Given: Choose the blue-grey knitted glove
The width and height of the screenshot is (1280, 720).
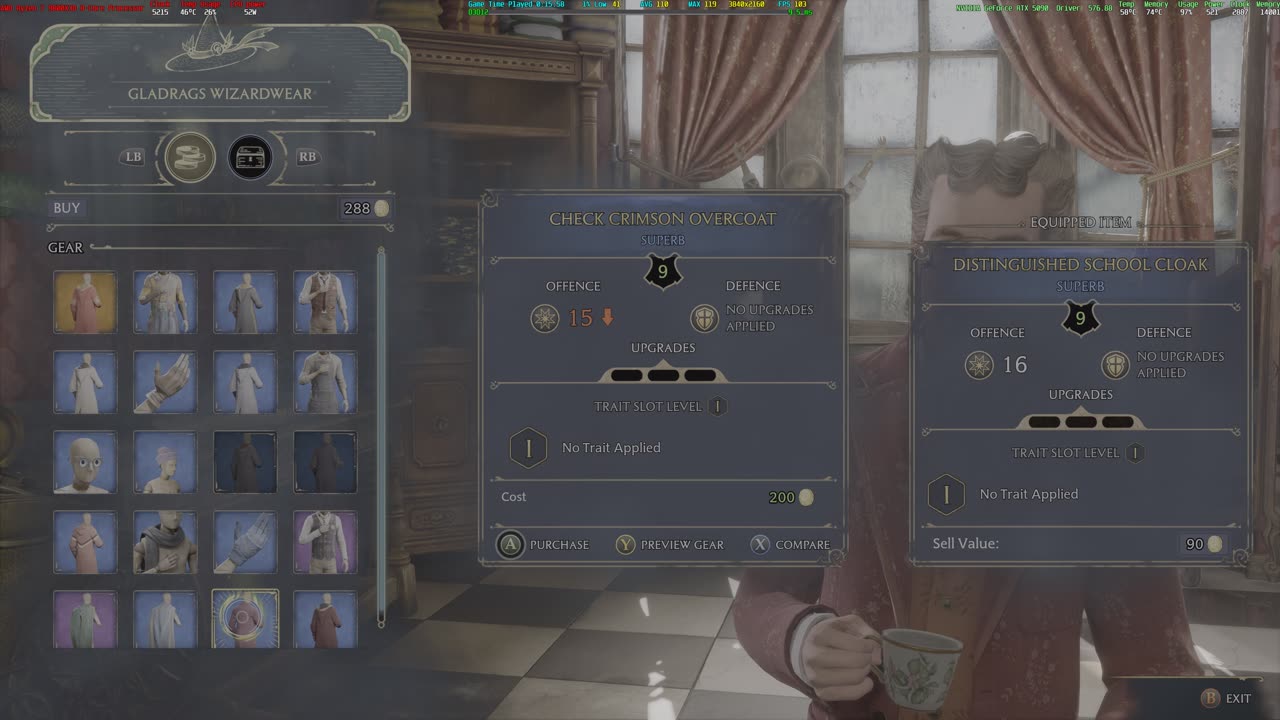Looking at the screenshot, I should click(245, 542).
